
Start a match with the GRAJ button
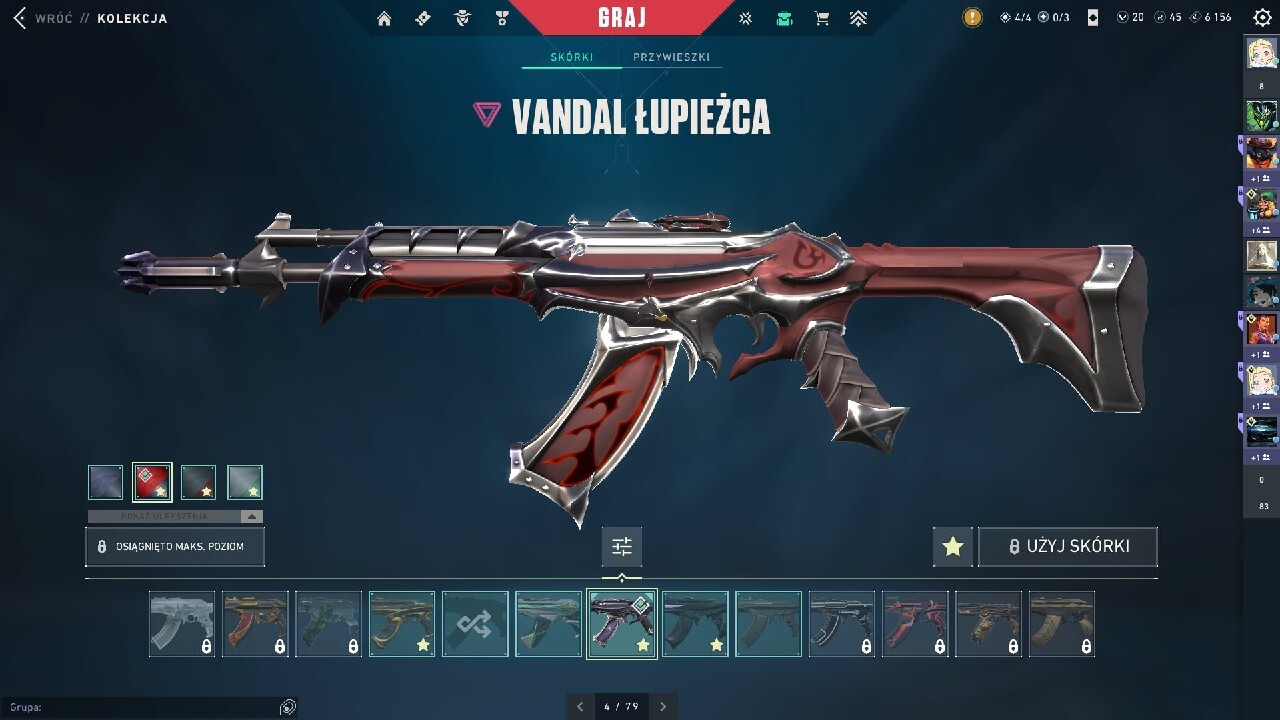point(622,17)
